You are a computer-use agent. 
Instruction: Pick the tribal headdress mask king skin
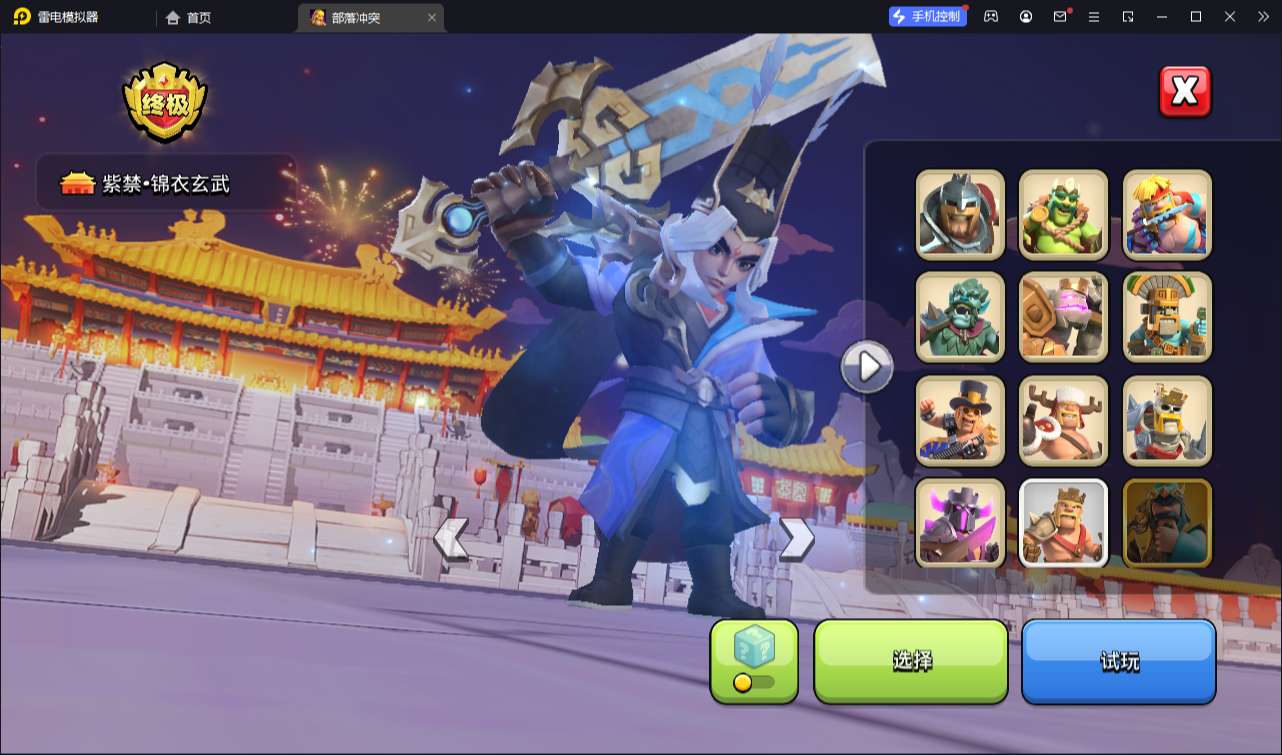(1167, 317)
